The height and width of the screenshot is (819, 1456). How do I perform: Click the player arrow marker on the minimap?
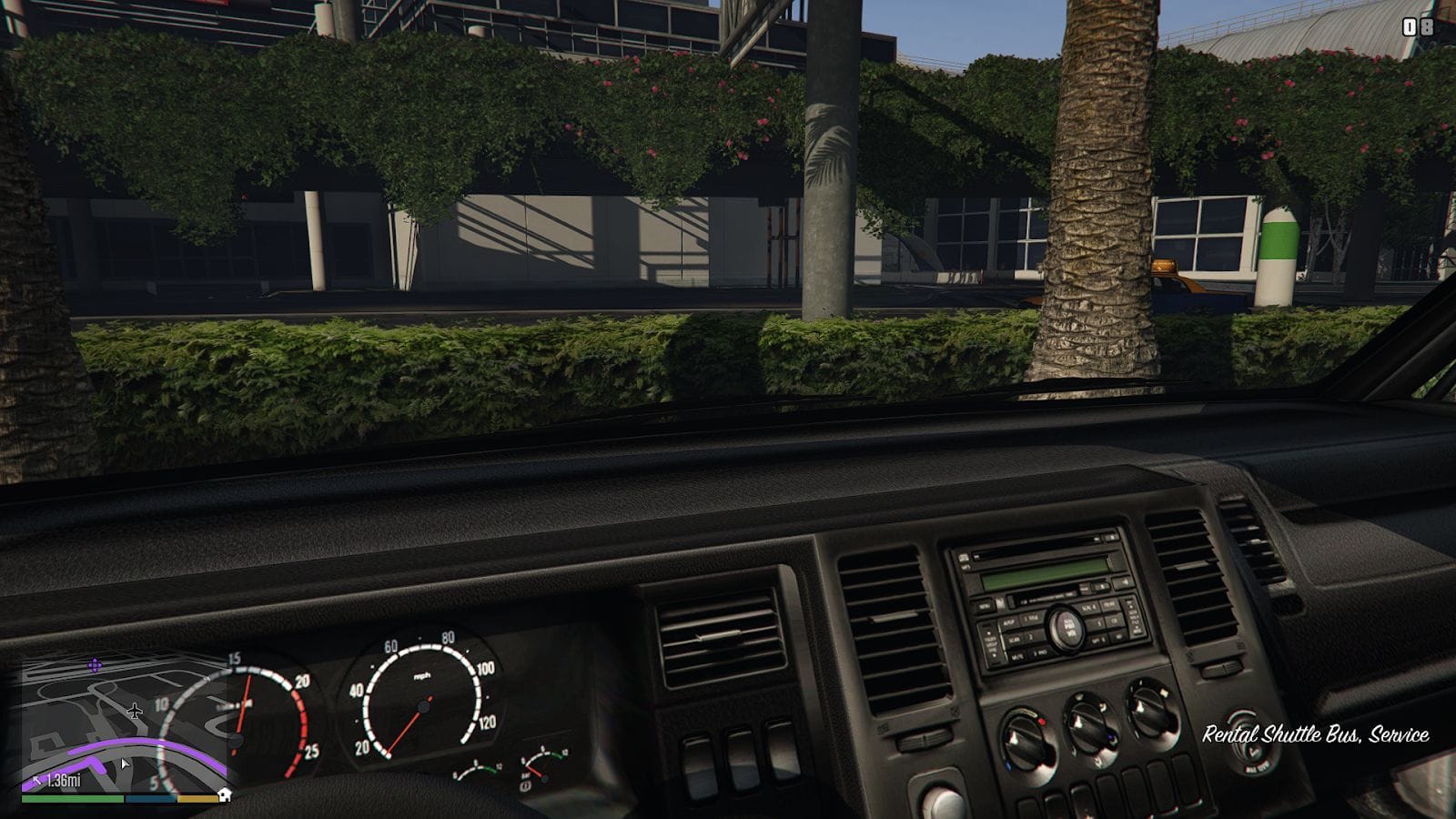pos(125,763)
